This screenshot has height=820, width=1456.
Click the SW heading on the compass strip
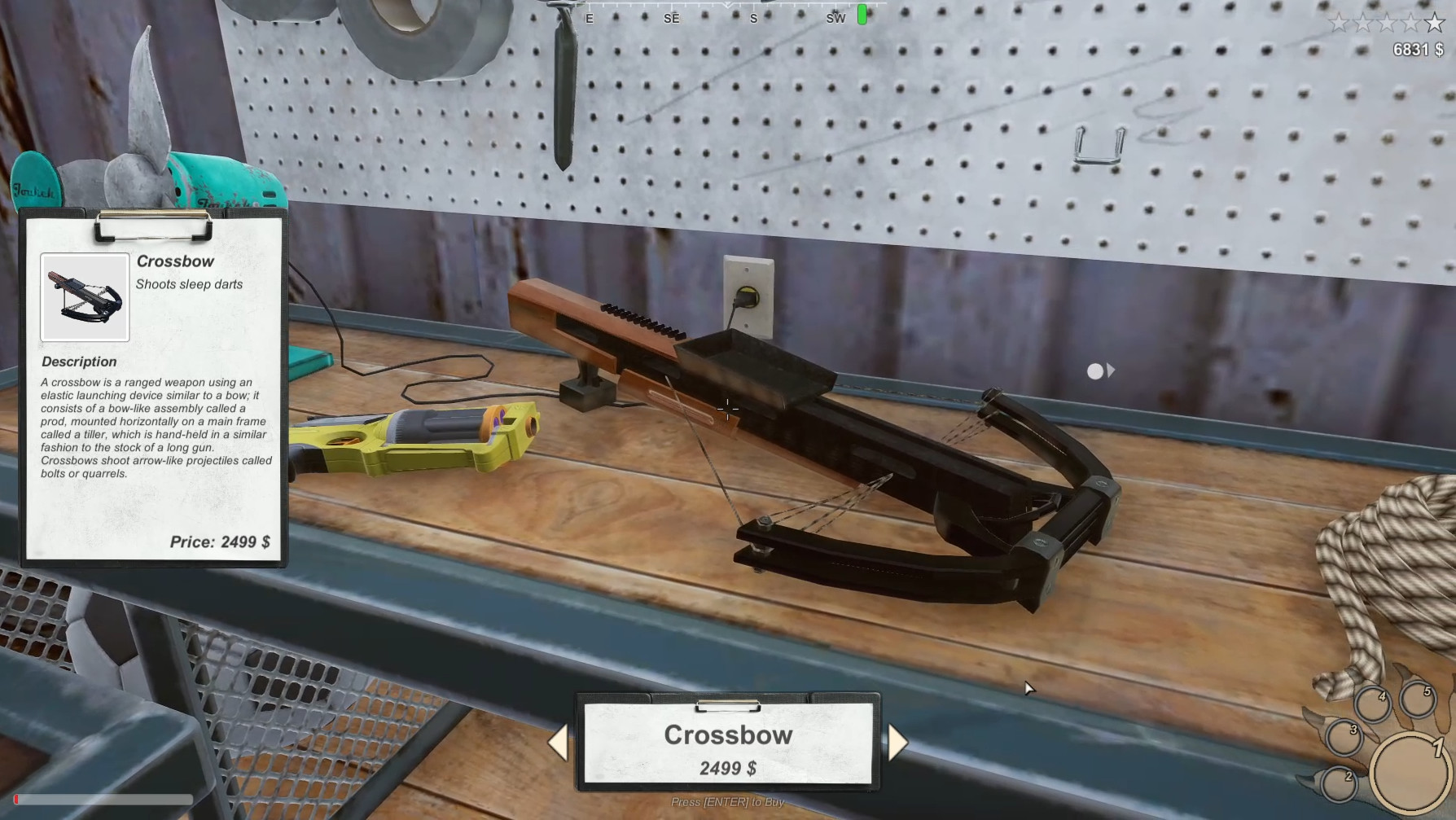(x=835, y=18)
